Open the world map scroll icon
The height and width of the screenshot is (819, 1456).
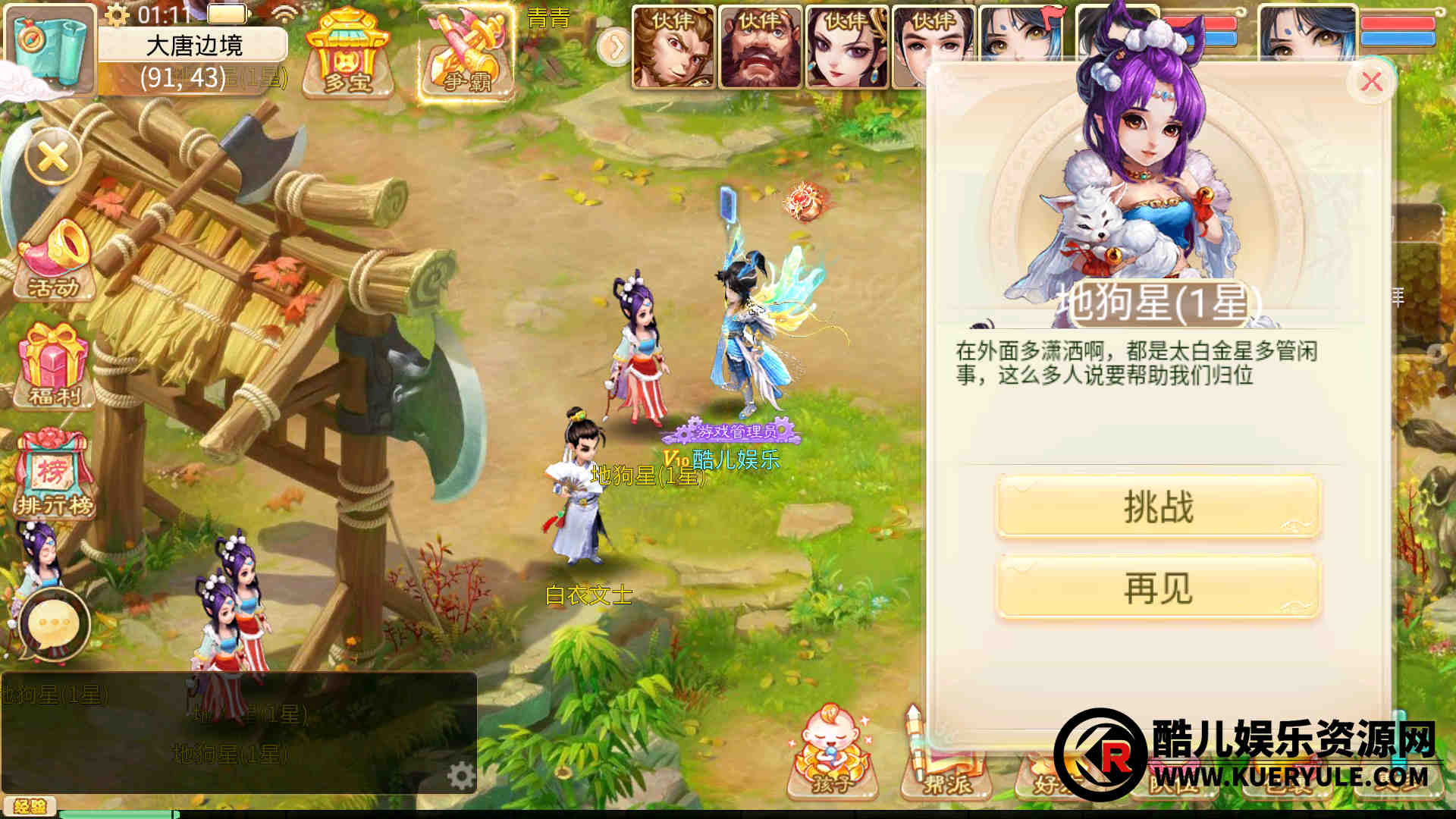[x=50, y=49]
